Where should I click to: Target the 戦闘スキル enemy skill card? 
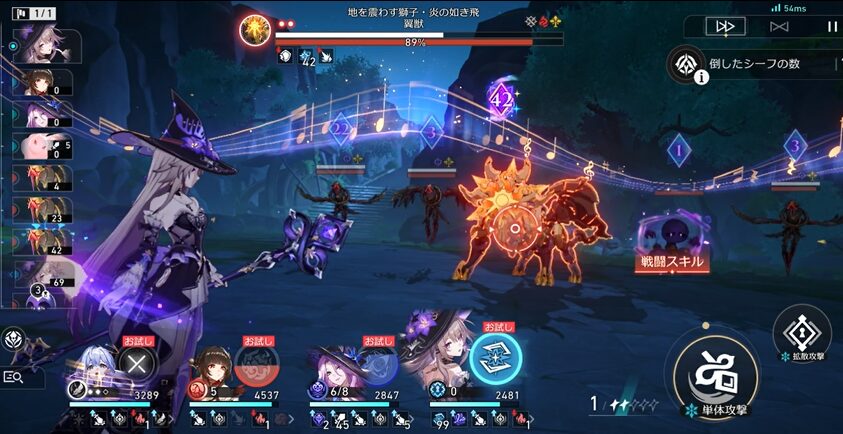673,243
